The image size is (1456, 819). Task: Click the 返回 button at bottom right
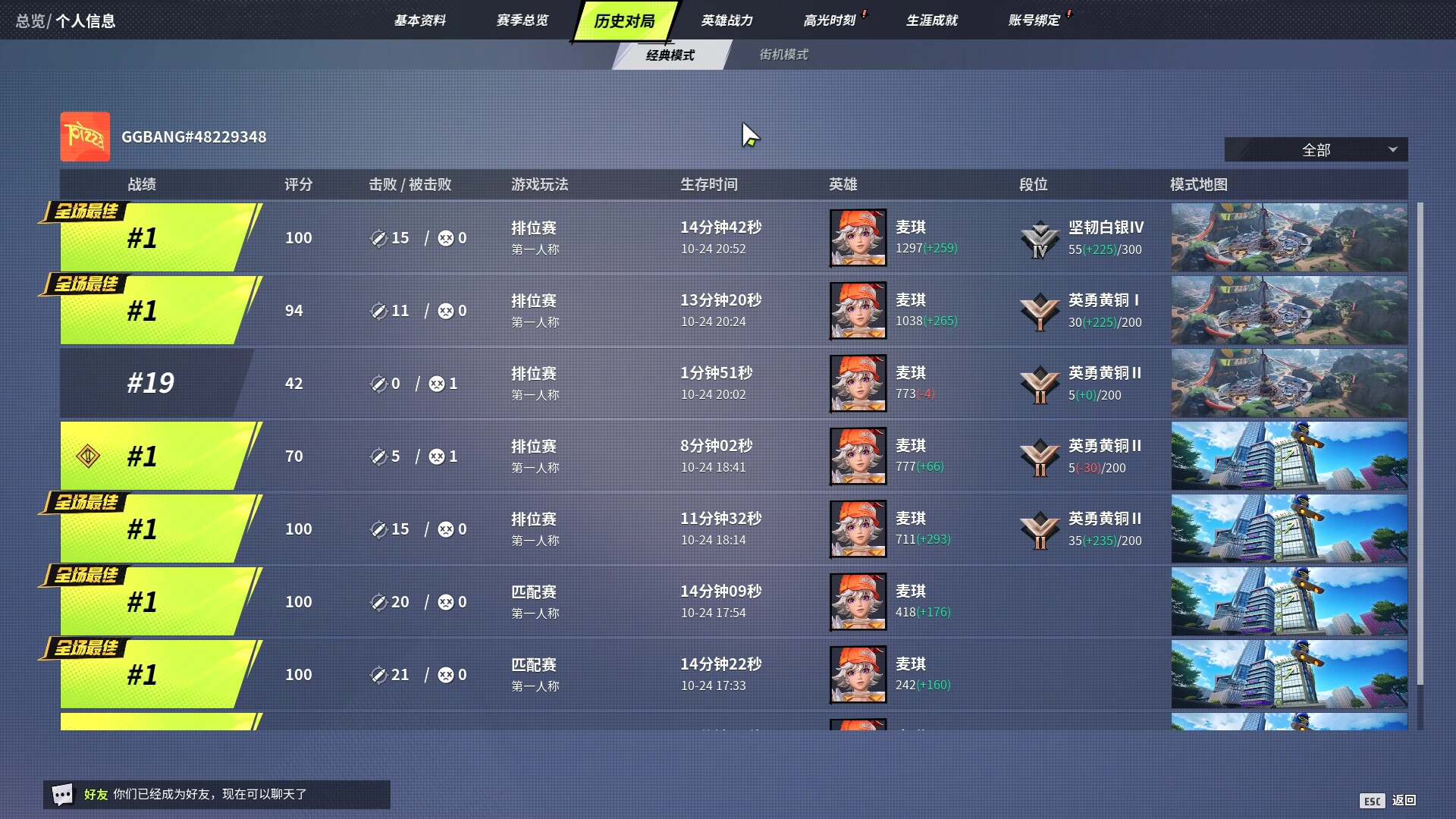coord(1405,800)
